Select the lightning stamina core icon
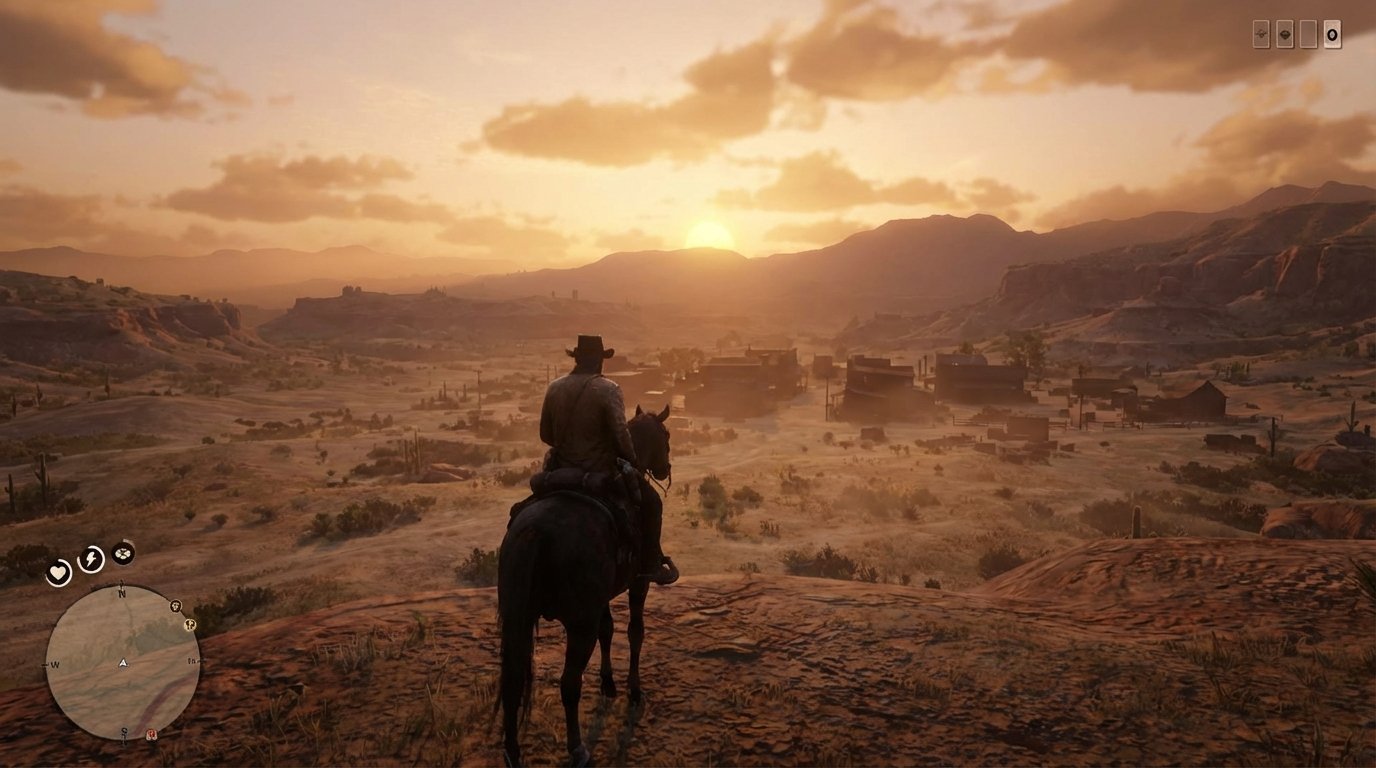1376x768 pixels. pos(90,557)
